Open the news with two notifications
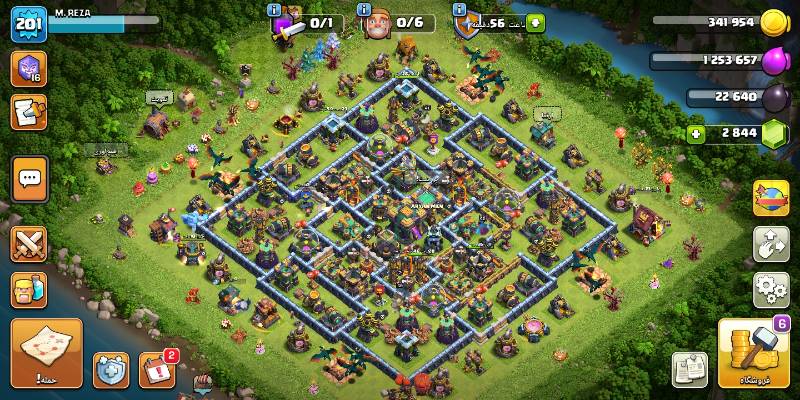The image size is (800, 400). click(157, 370)
